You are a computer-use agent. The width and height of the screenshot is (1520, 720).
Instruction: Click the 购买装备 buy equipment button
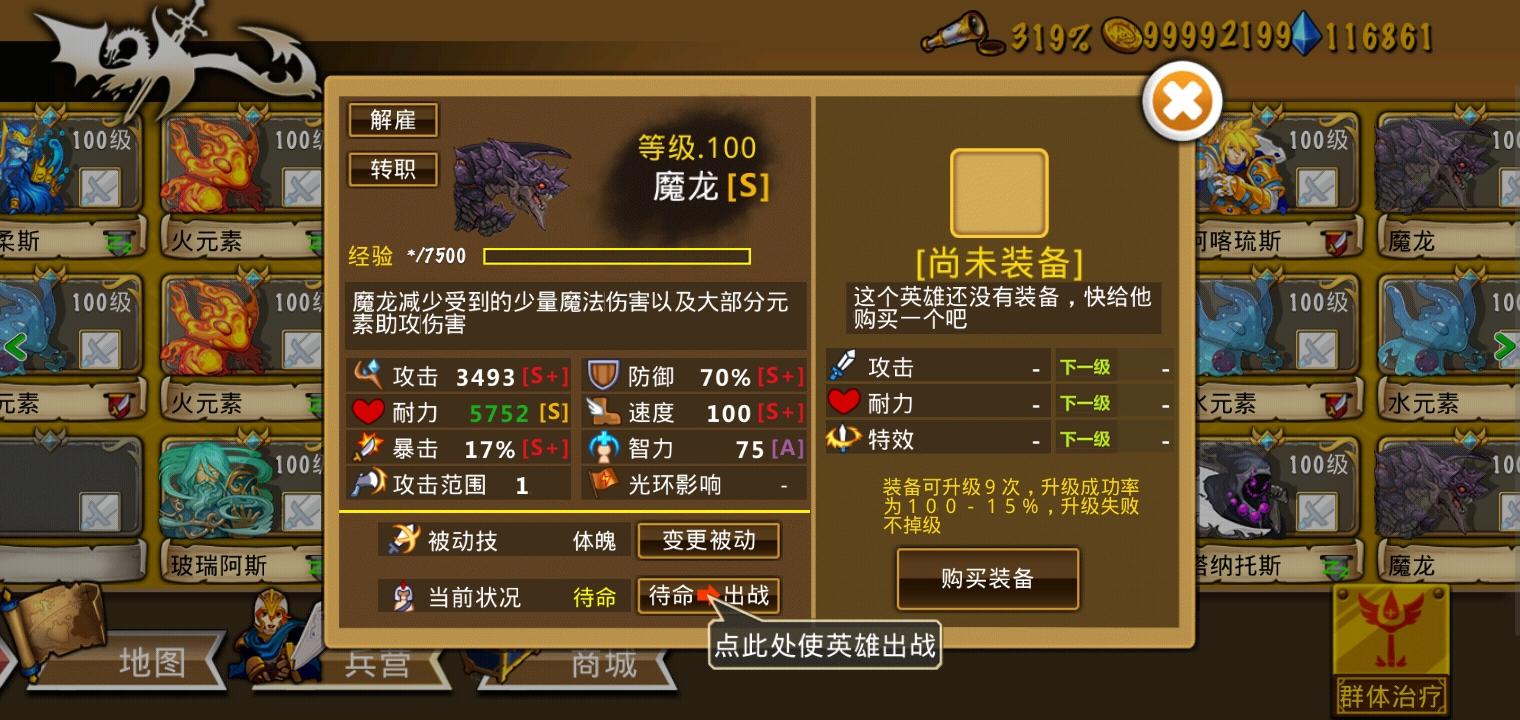[x=987, y=578]
